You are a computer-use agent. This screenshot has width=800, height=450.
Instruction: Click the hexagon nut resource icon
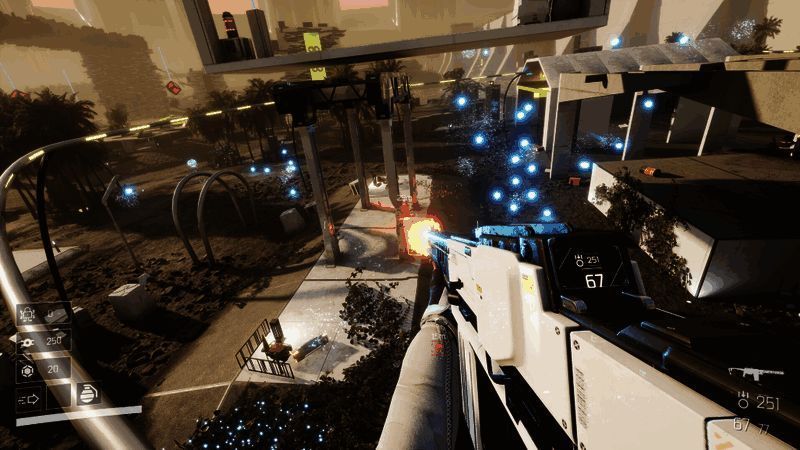pos(27,369)
